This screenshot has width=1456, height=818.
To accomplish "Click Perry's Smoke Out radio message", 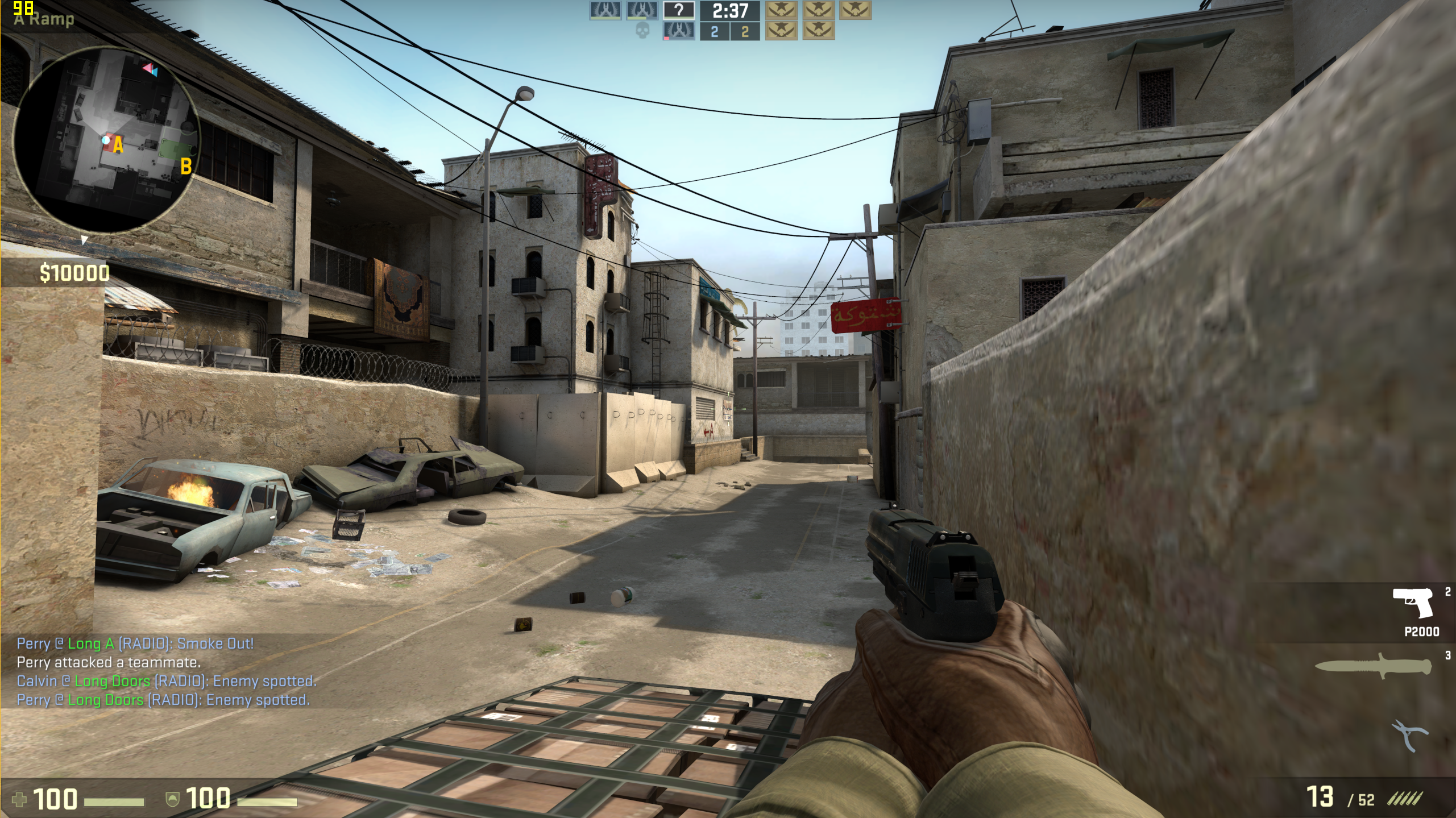I will coord(135,643).
